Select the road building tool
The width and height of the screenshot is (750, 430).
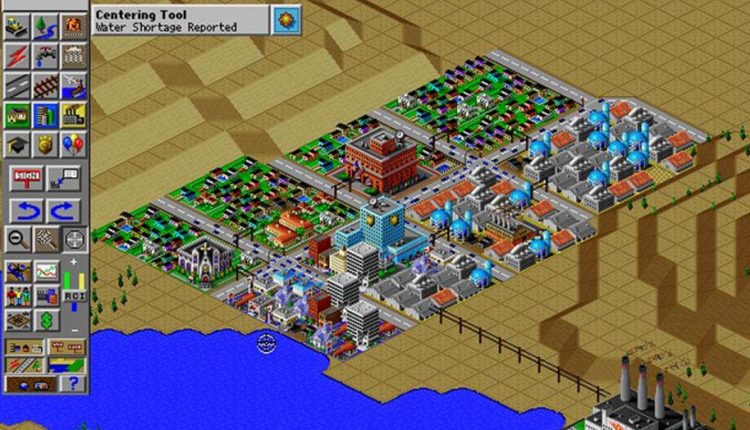[x=17, y=85]
